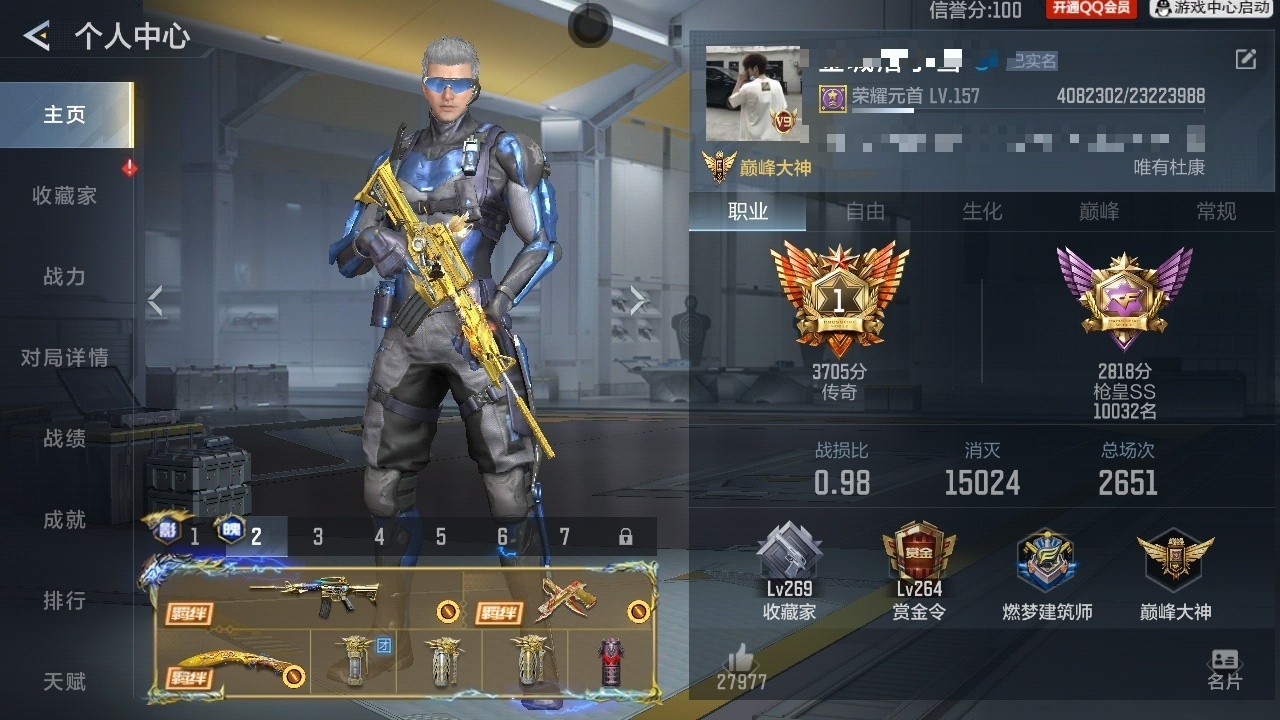
Task: Open the 收藏家 sidebar menu
Action: pos(65,196)
